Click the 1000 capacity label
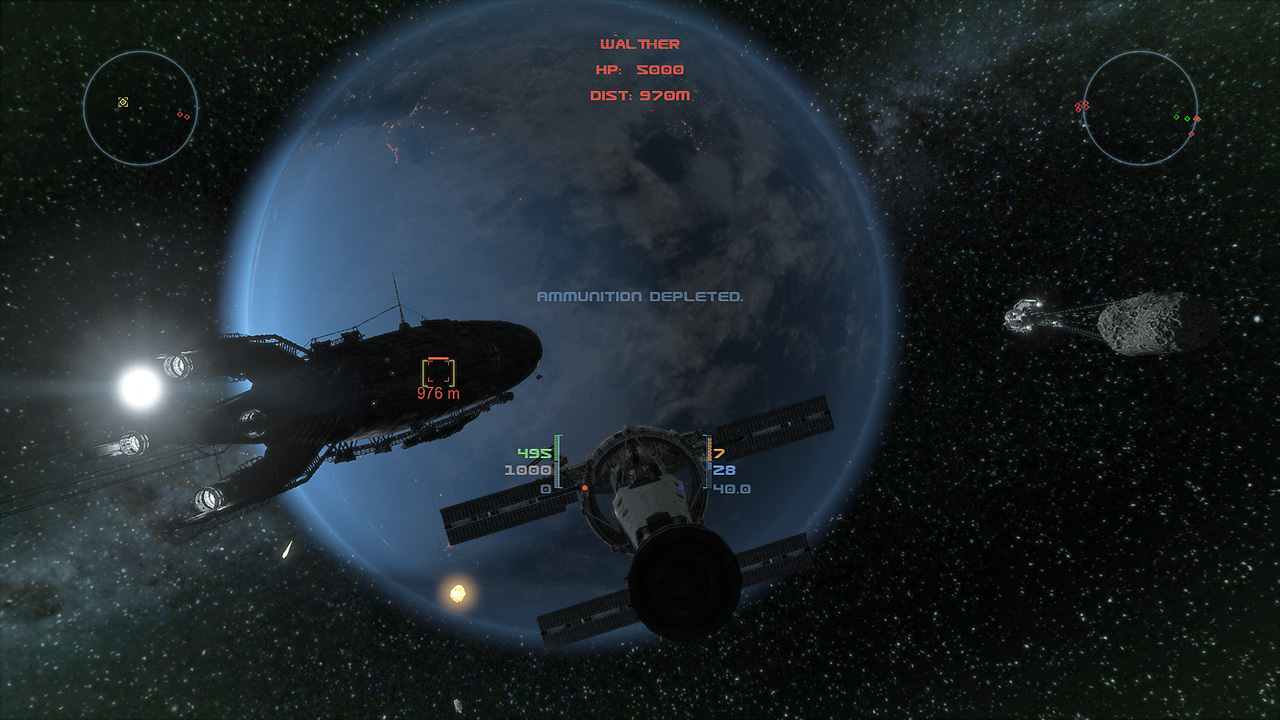The image size is (1280, 720). pyautogui.click(x=527, y=468)
